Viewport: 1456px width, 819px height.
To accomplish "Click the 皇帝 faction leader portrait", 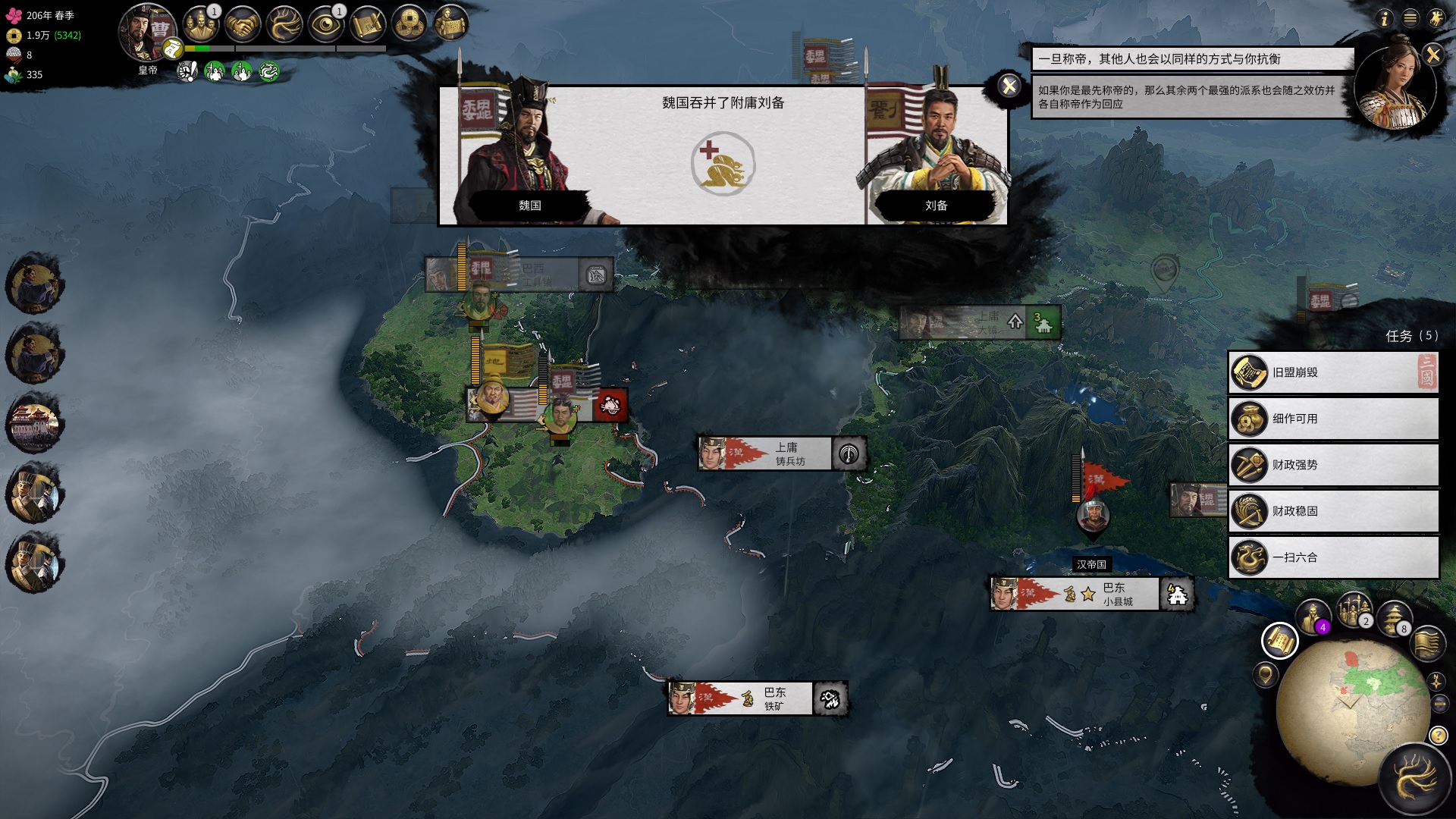I will 146,34.
